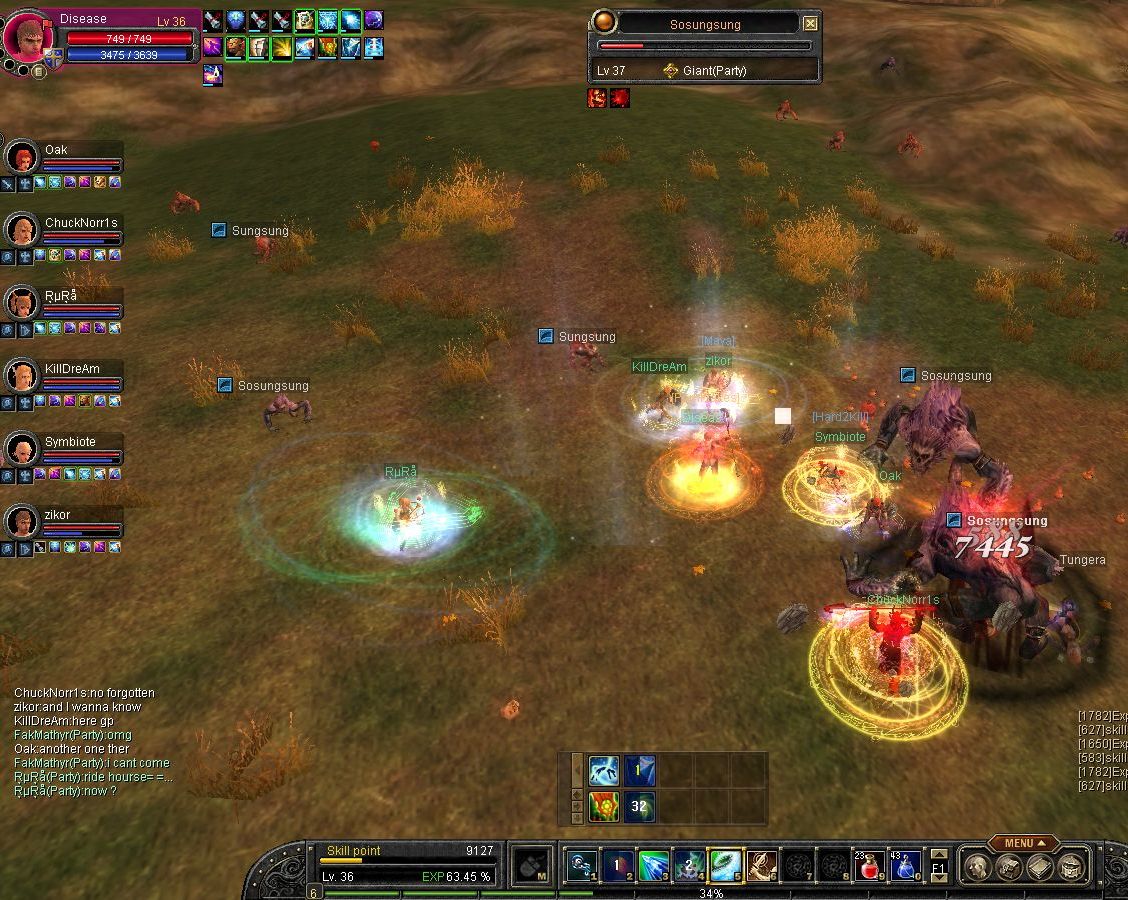This screenshot has width=1128, height=900.
Task: Activate the ice shards skill in slot 3
Action: [x=654, y=866]
